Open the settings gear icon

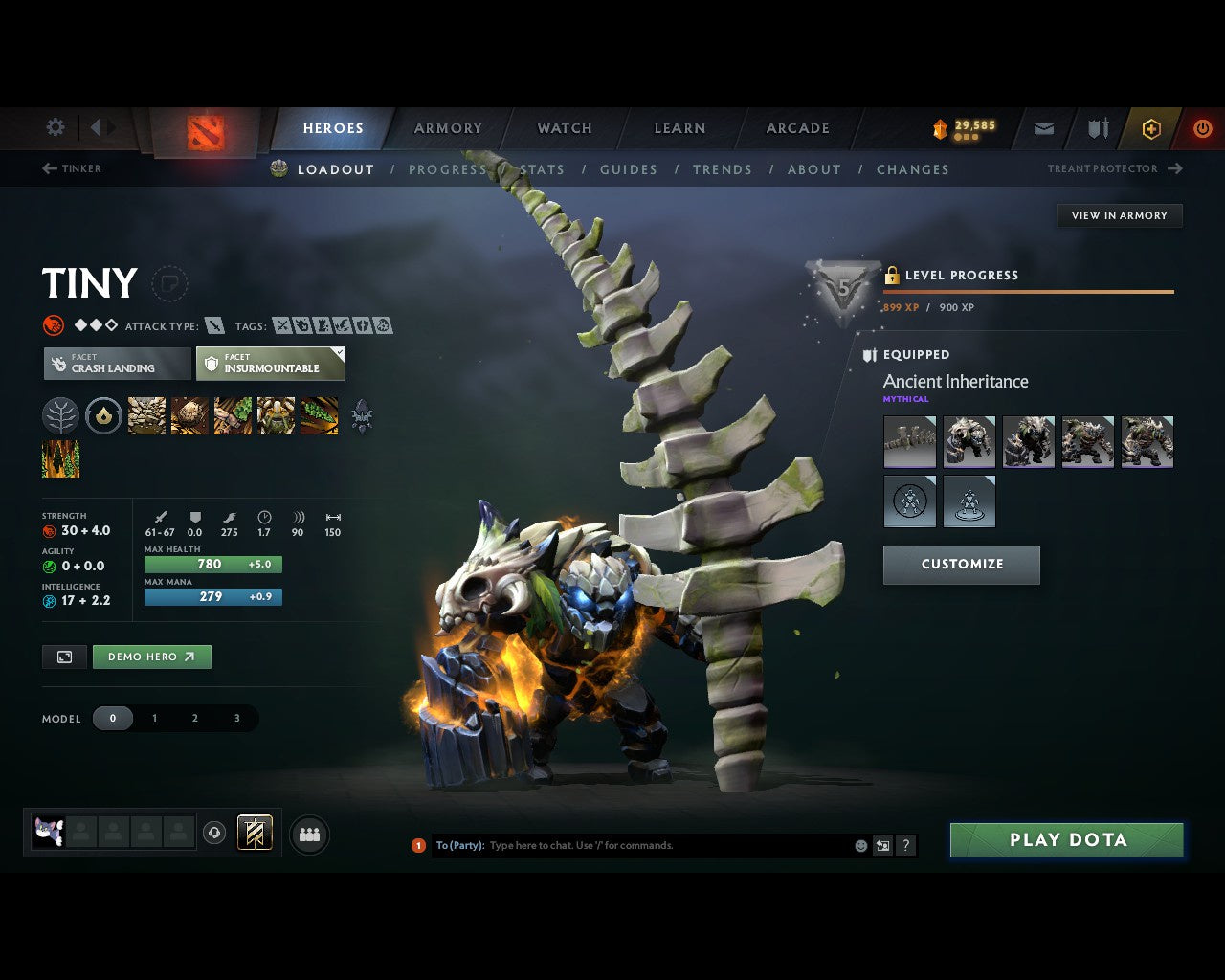(55, 126)
